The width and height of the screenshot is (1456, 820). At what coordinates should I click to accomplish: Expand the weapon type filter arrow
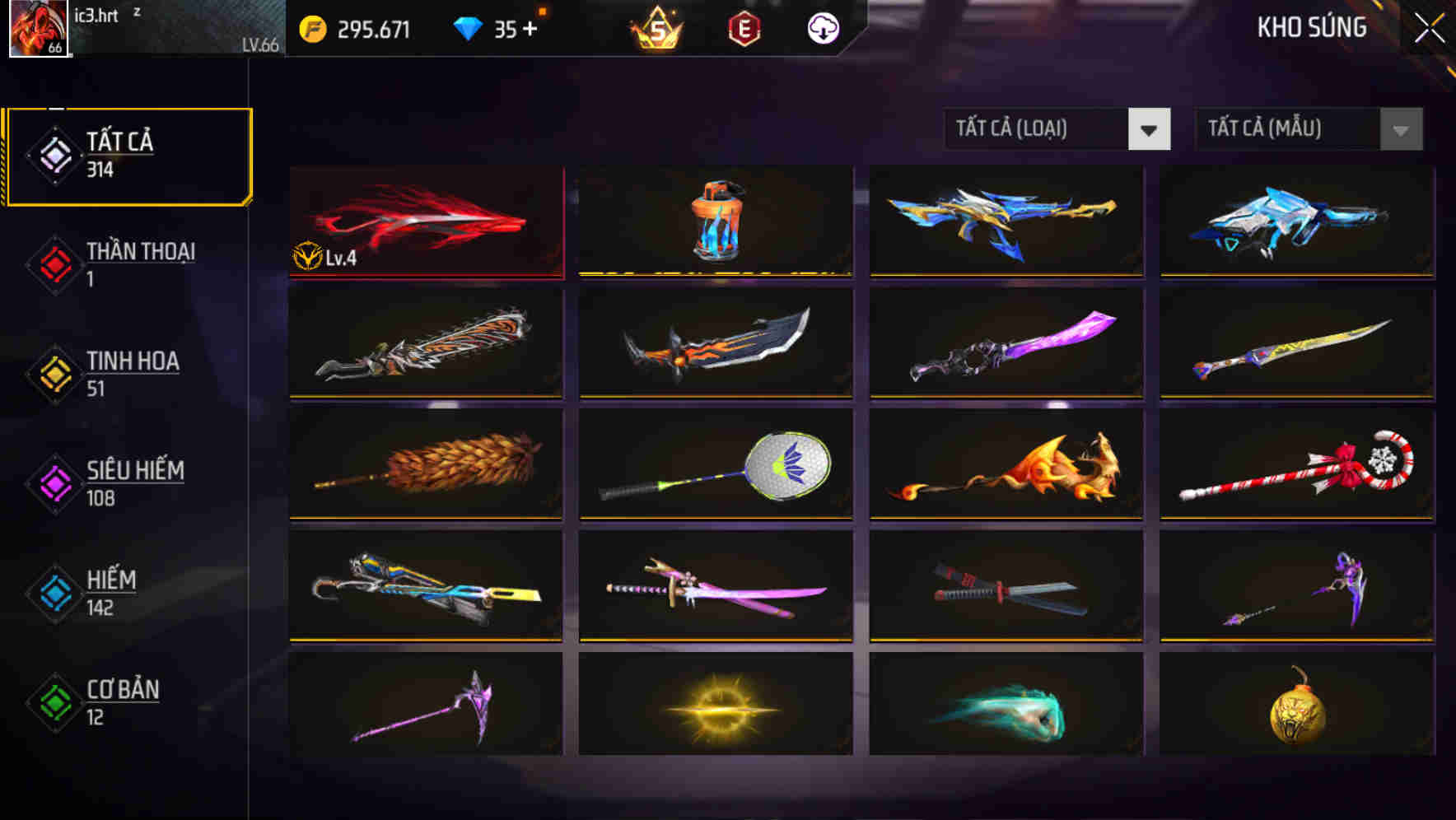coord(1149,129)
